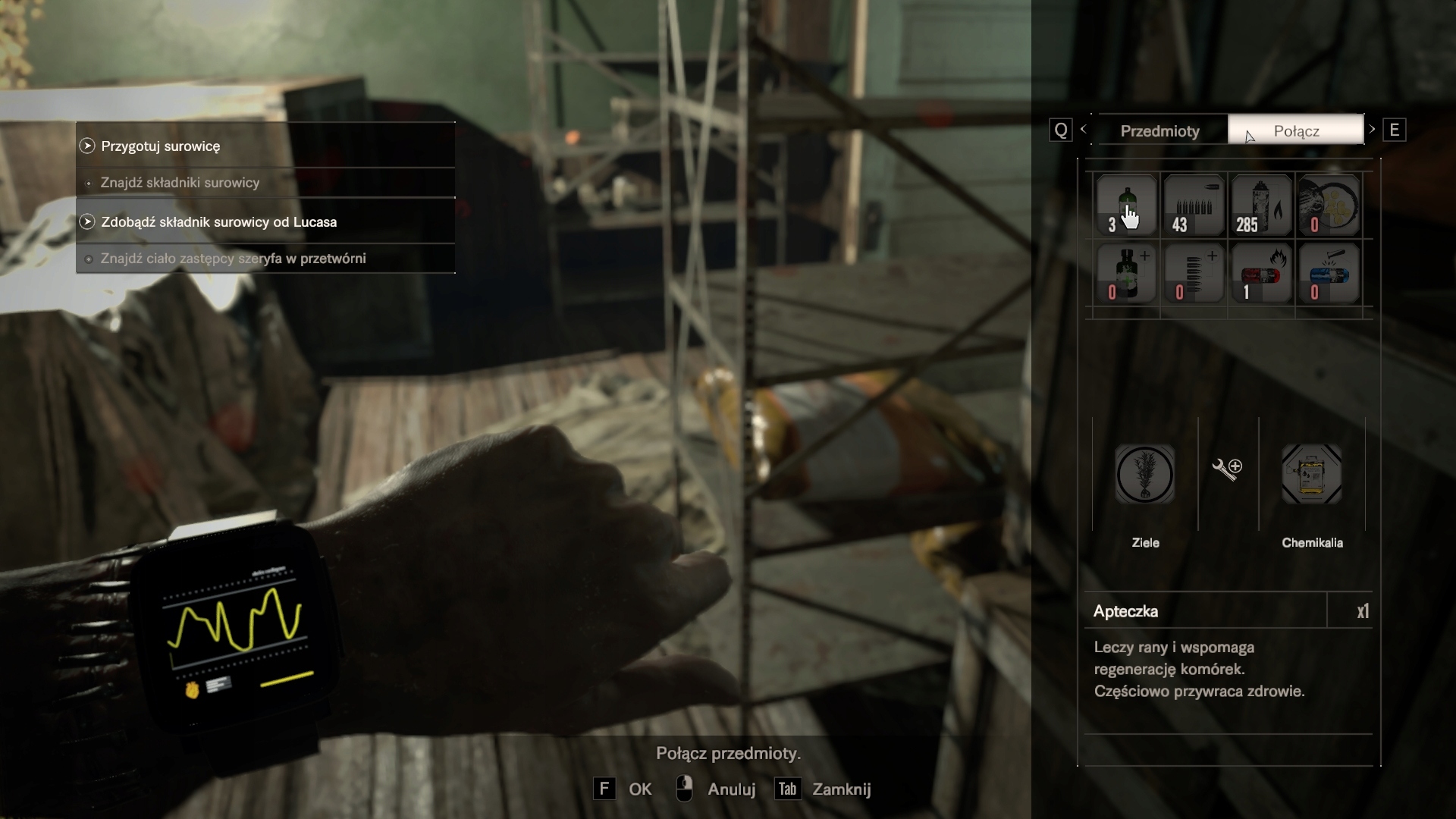Image resolution: width=1456 pixels, height=819 pixels.
Task: Select the enhanced handgun ammo recipe
Action: pyautogui.click(x=1194, y=273)
